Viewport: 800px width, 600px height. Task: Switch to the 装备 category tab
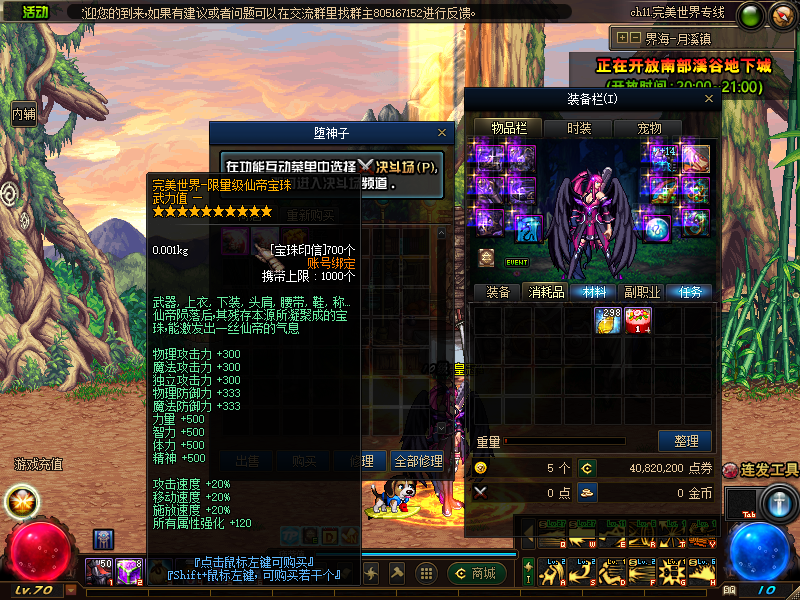(x=497, y=292)
